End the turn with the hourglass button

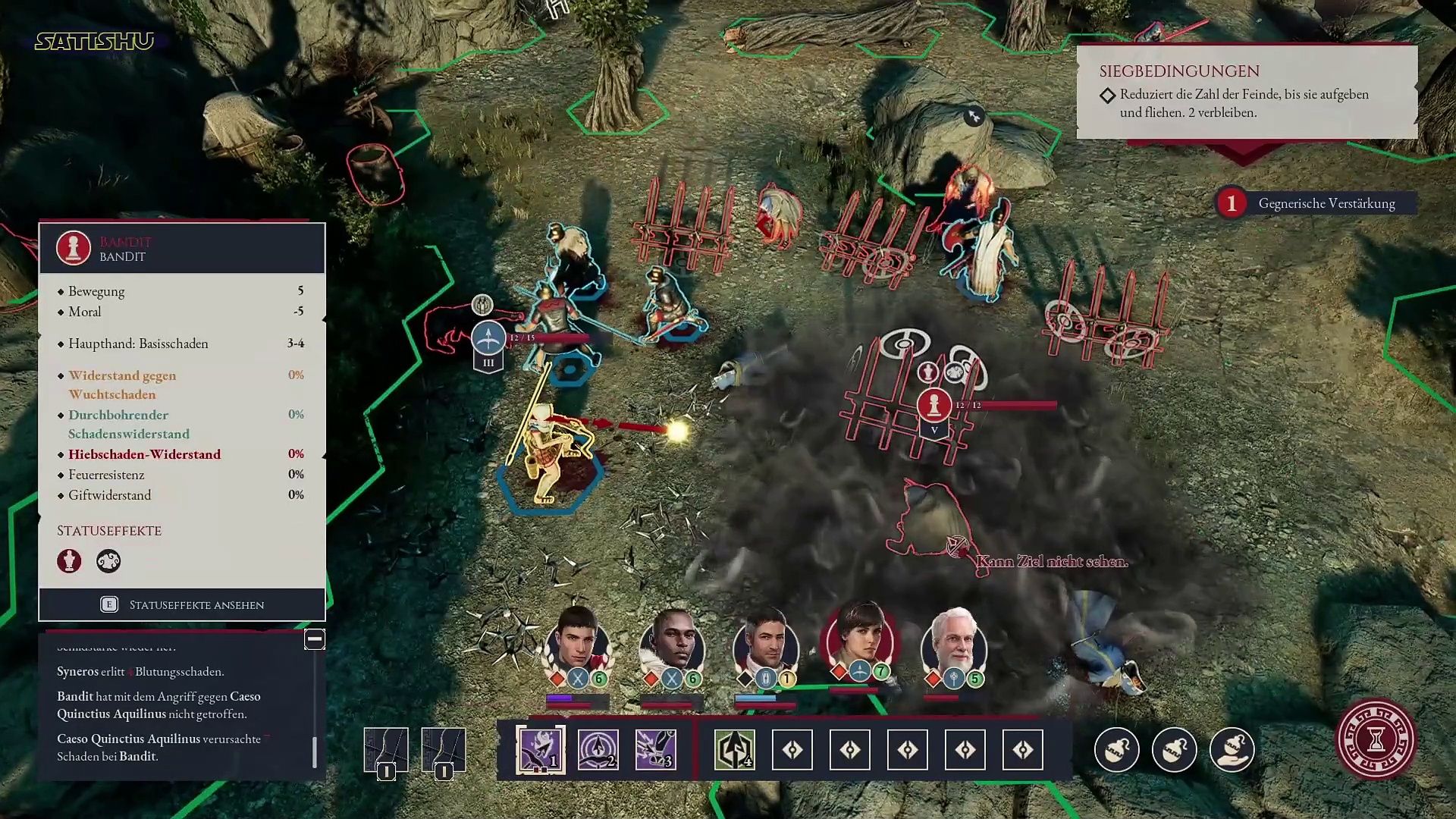pyautogui.click(x=1376, y=739)
